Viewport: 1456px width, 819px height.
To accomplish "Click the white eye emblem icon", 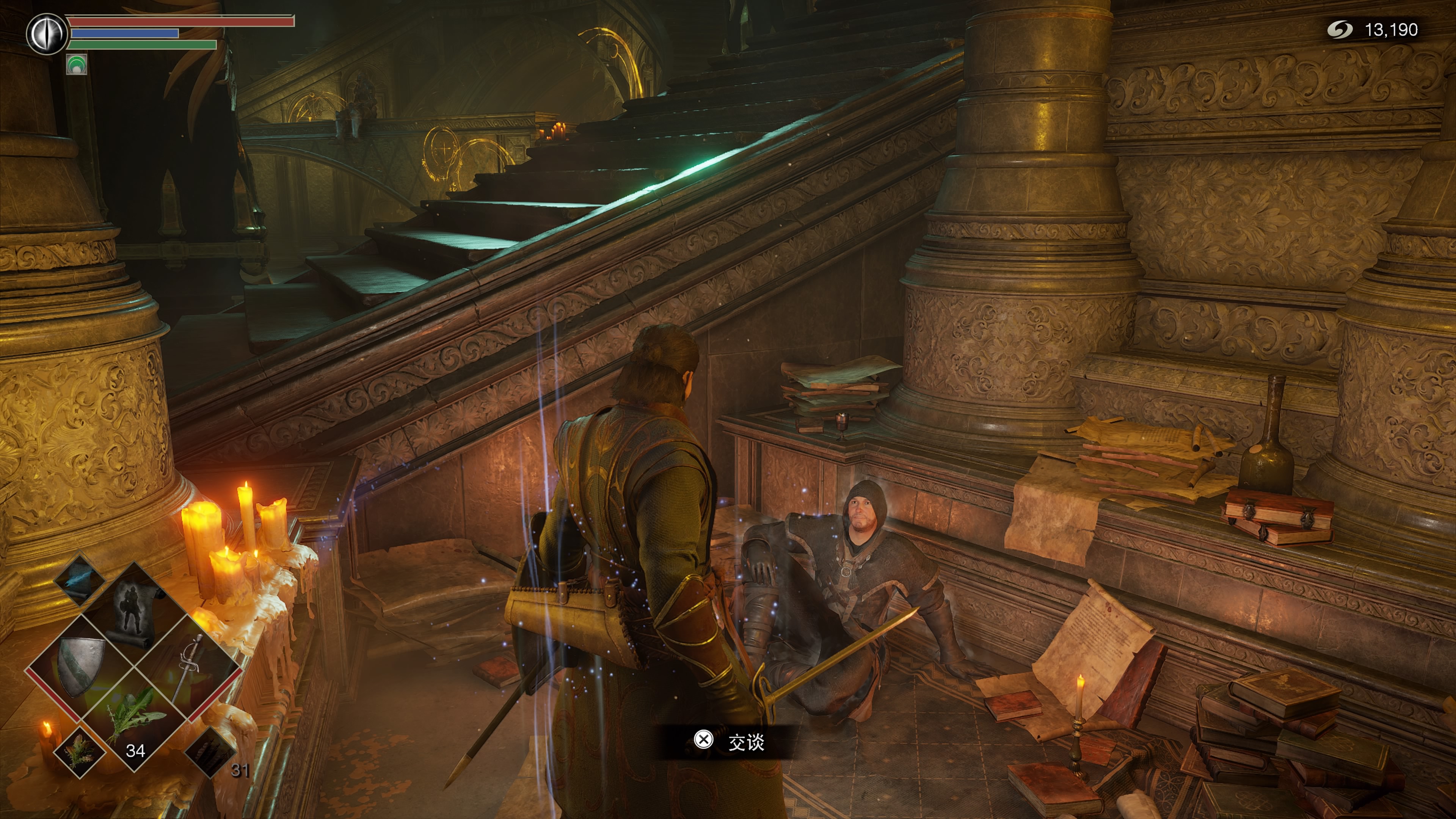I will 47,34.
